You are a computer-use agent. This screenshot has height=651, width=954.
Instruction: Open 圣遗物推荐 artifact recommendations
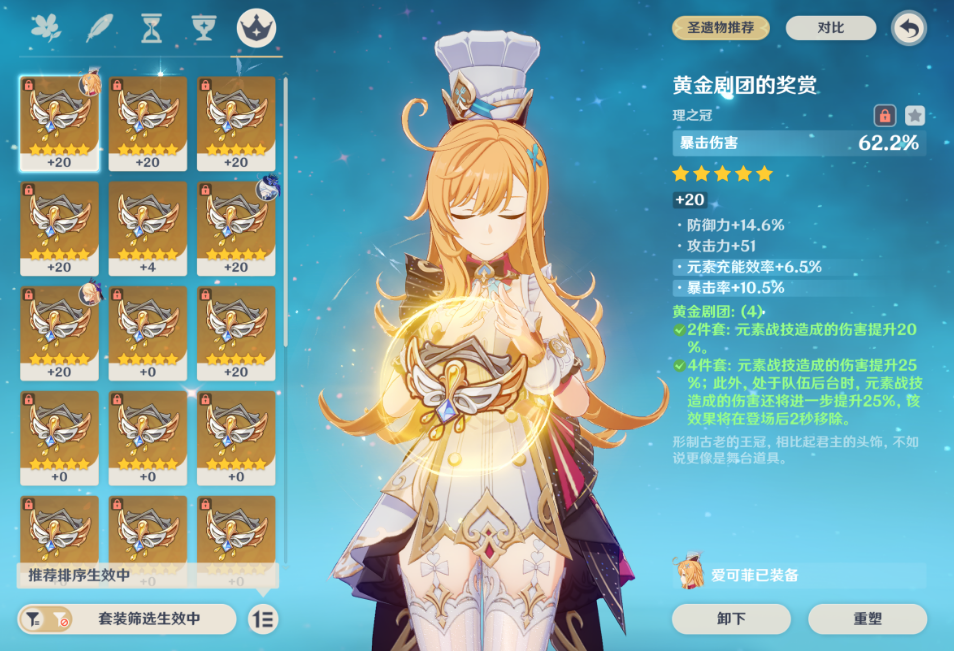tap(721, 28)
